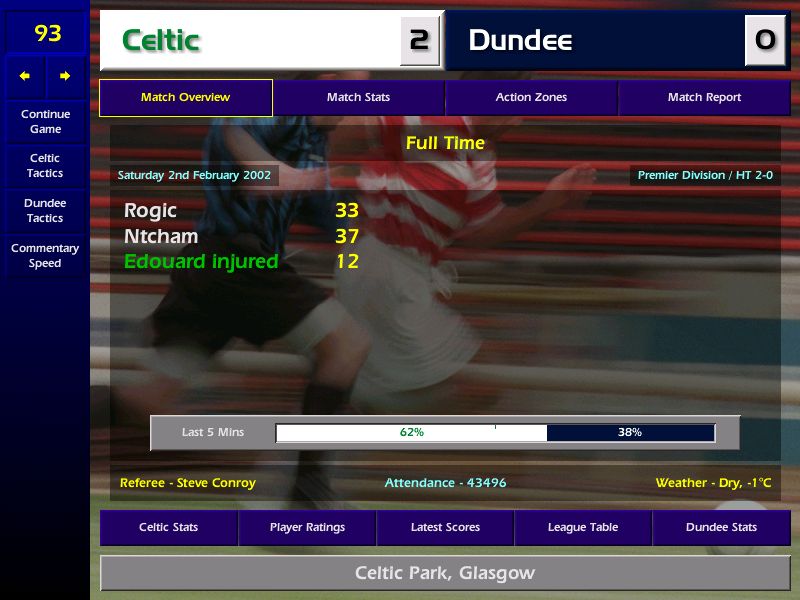
Task: View the Match Report tab
Action: [x=704, y=98]
